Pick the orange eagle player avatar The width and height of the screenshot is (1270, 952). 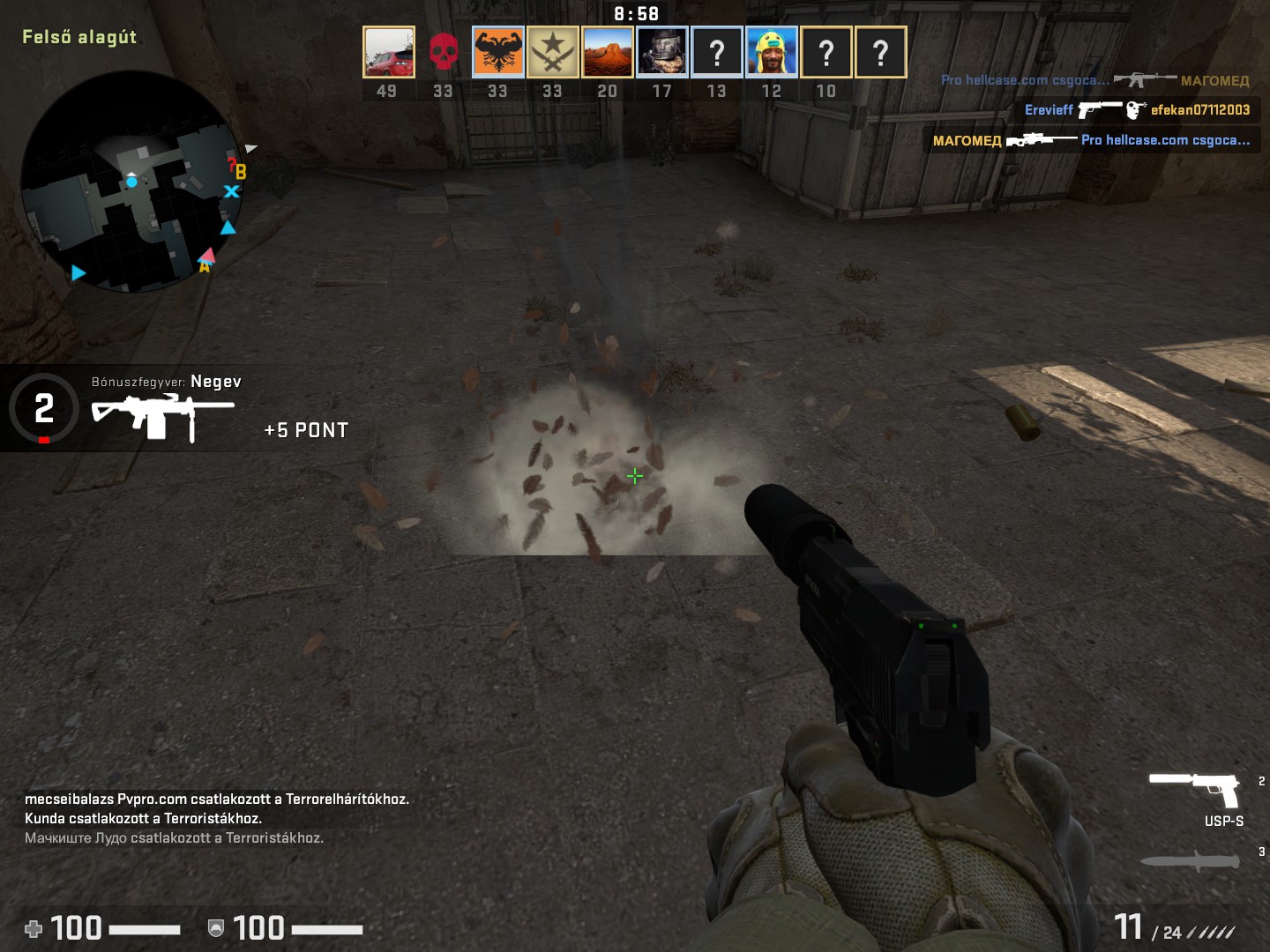pyautogui.click(x=498, y=52)
